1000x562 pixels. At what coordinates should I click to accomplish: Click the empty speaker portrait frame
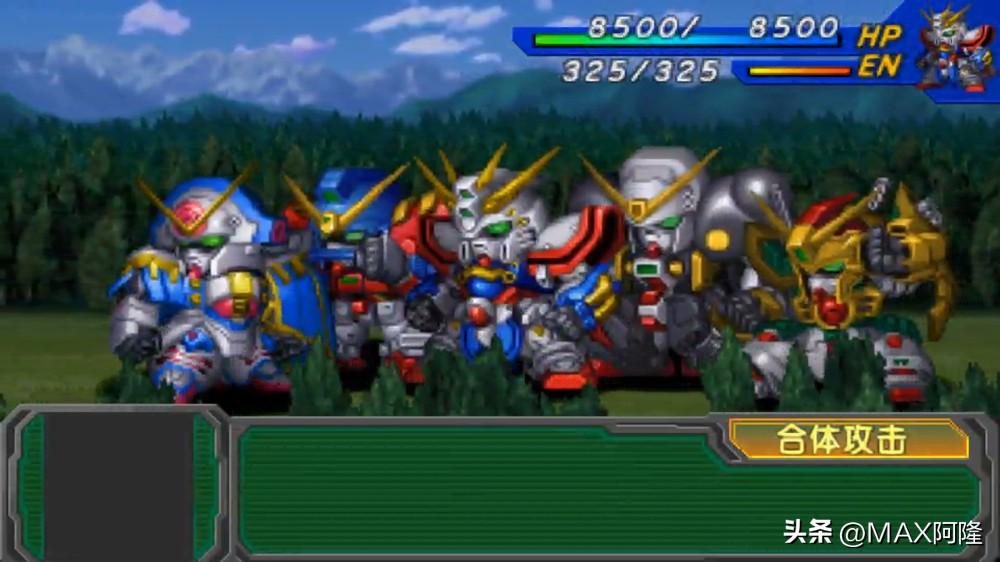(118, 485)
